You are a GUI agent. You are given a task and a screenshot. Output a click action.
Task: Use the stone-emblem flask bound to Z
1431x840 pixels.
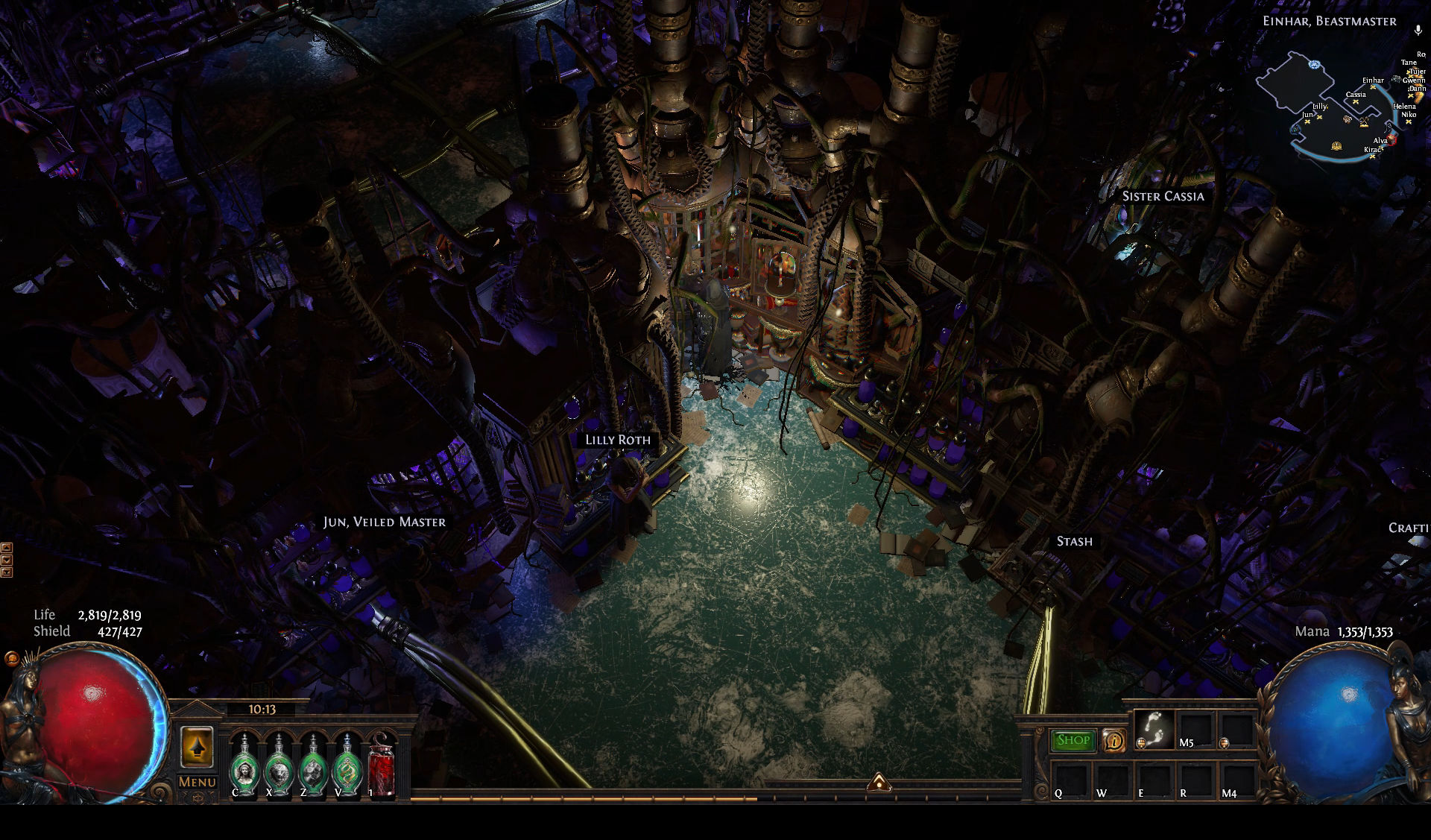click(x=313, y=765)
